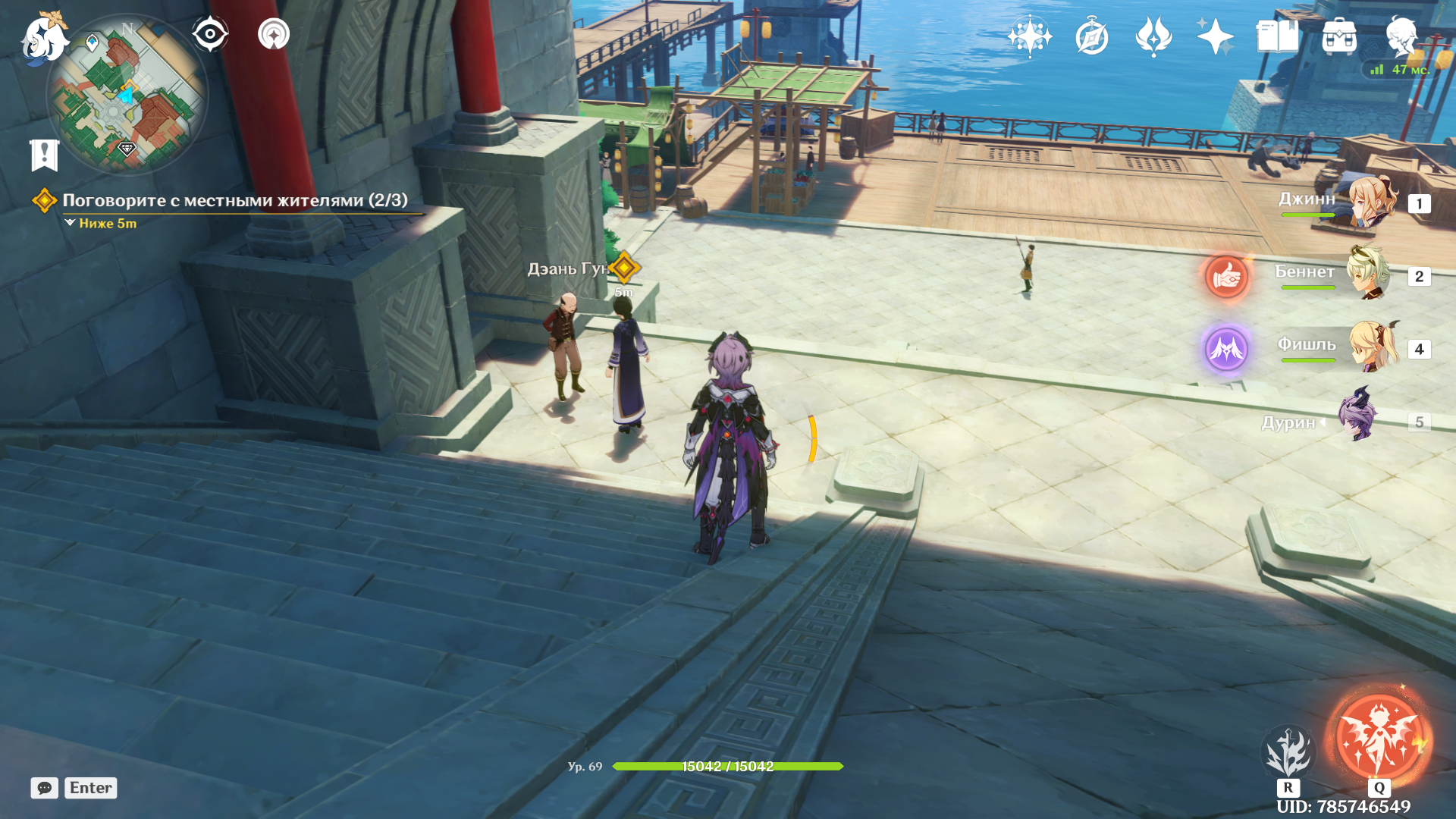Open the backpack inventory icon
This screenshot has width=1456, height=819.
click(x=1339, y=36)
